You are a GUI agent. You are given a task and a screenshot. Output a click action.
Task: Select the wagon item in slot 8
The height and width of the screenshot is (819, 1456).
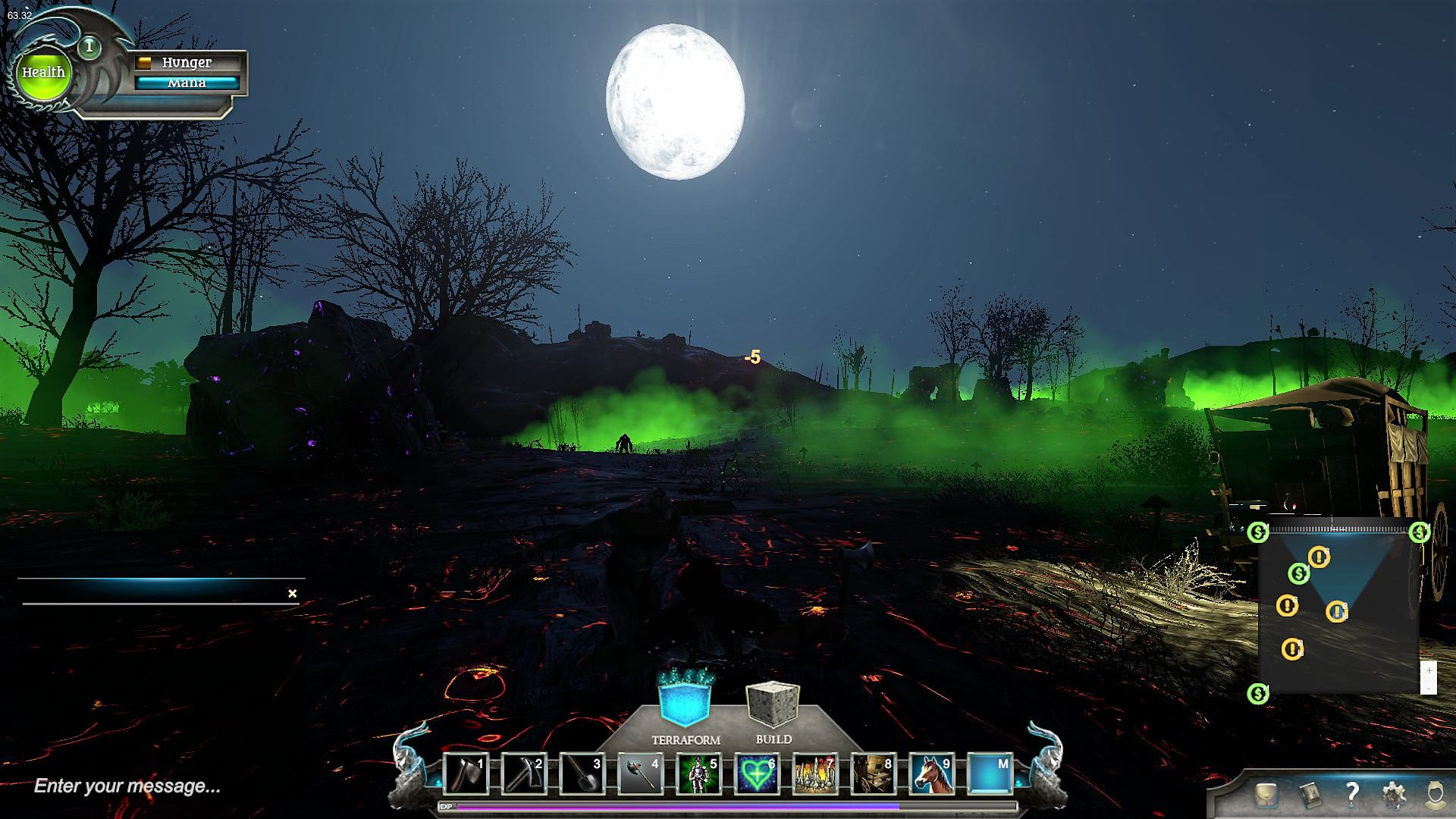(874, 774)
